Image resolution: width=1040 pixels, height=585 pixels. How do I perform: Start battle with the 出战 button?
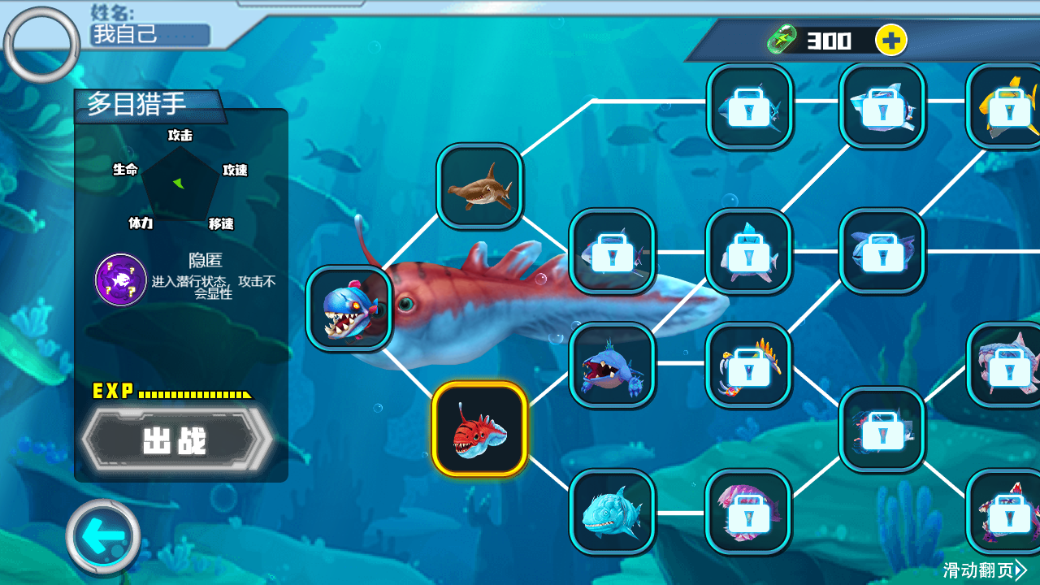click(x=176, y=440)
